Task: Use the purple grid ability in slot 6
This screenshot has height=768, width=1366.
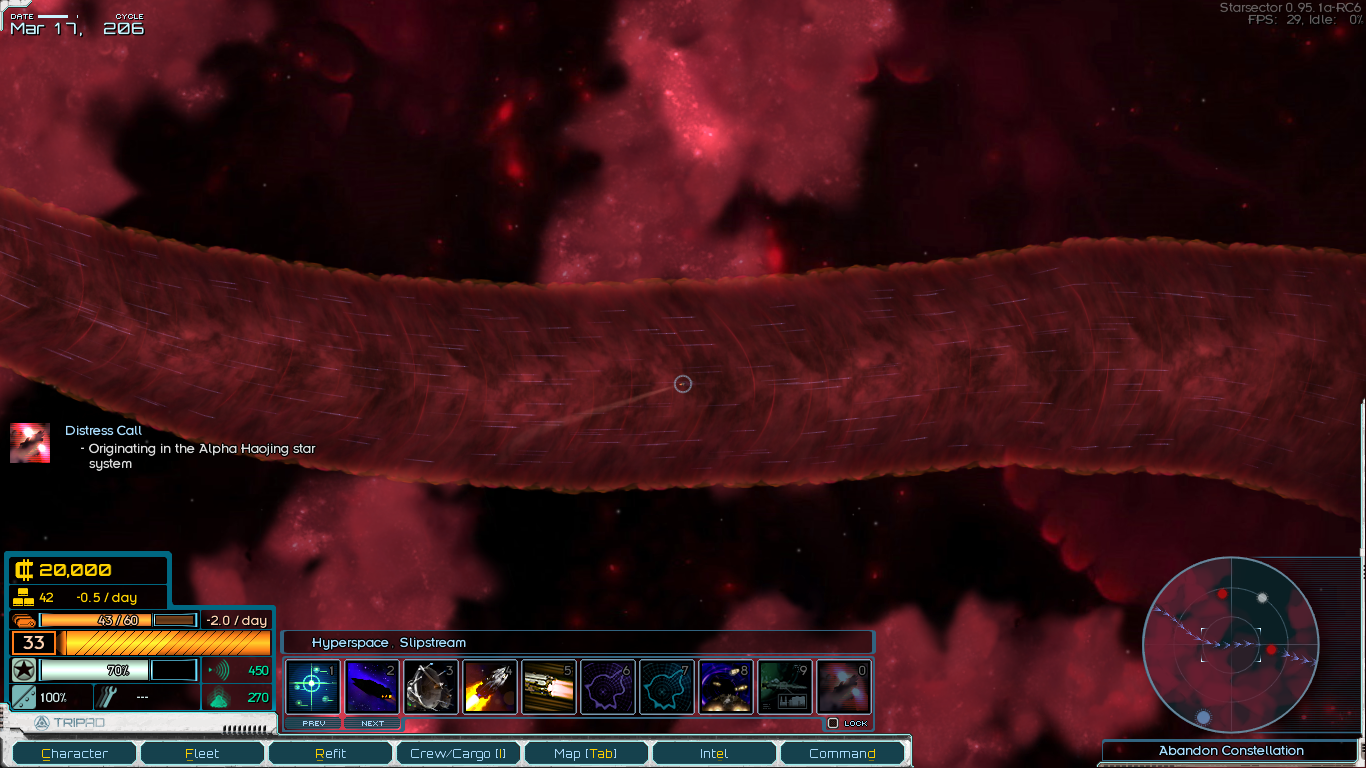Action: click(x=608, y=686)
